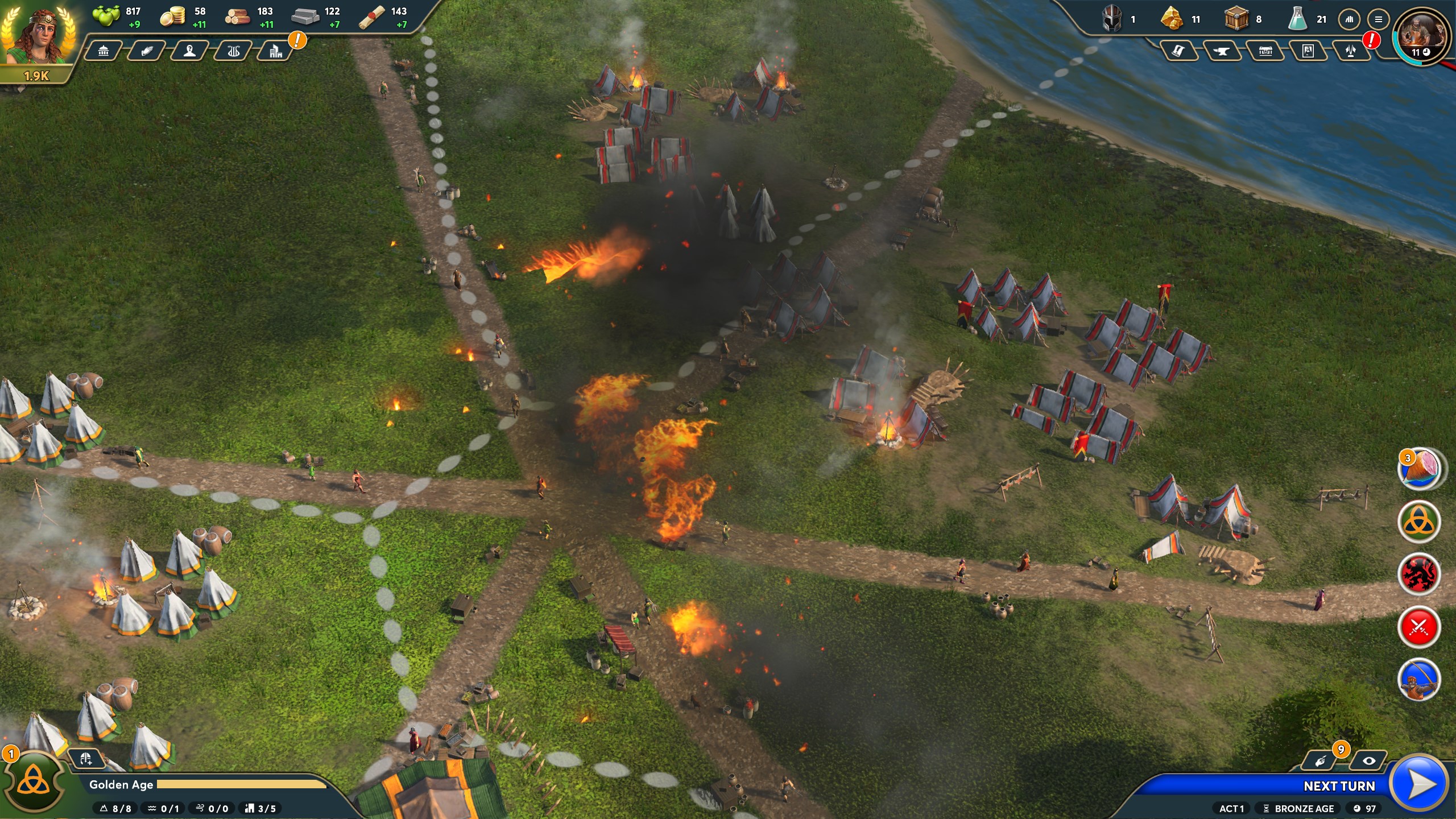Open the treasure chest panel
The height and width of the screenshot is (819, 1456).
coord(1265,52)
